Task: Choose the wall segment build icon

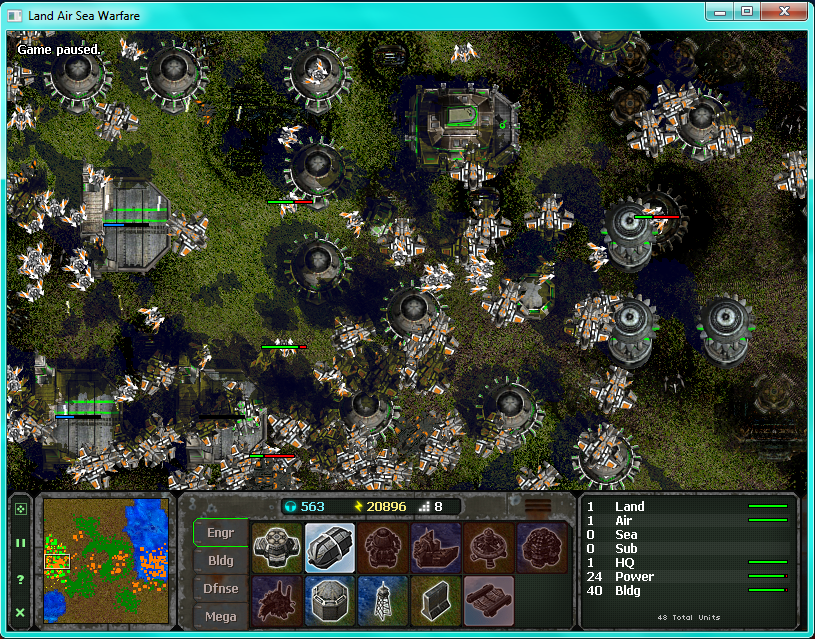Action: (436, 600)
